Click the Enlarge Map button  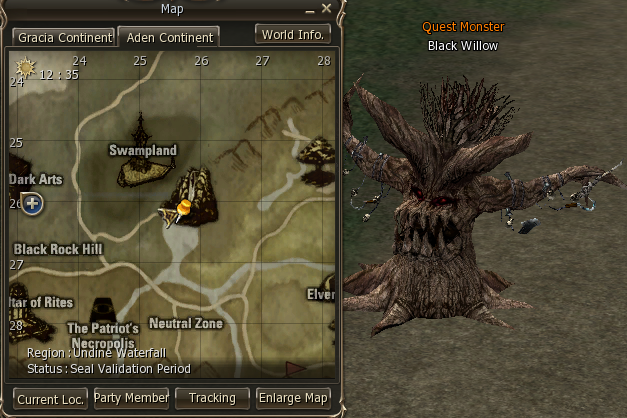(293, 398)
